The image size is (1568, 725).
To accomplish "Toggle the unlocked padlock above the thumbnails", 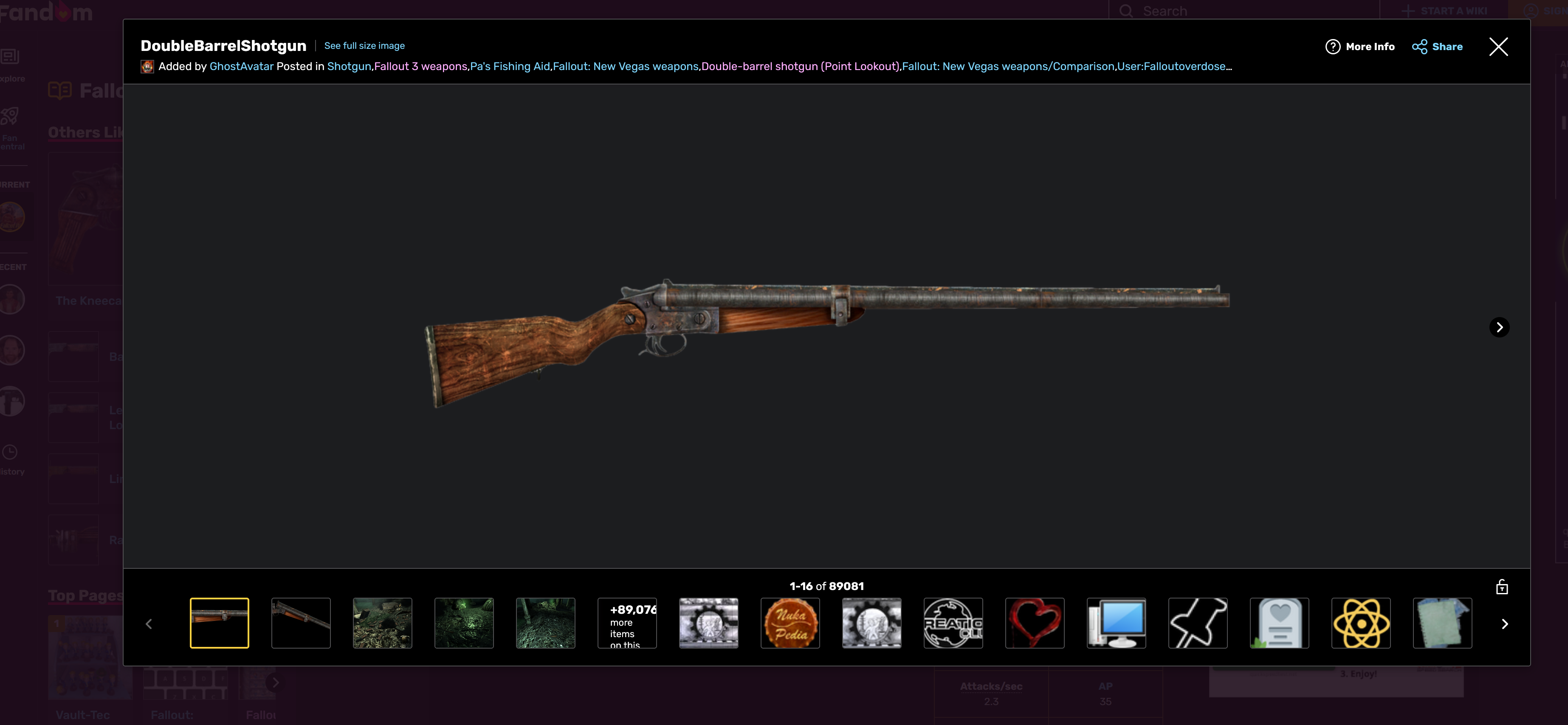I will pos(1502,586).
